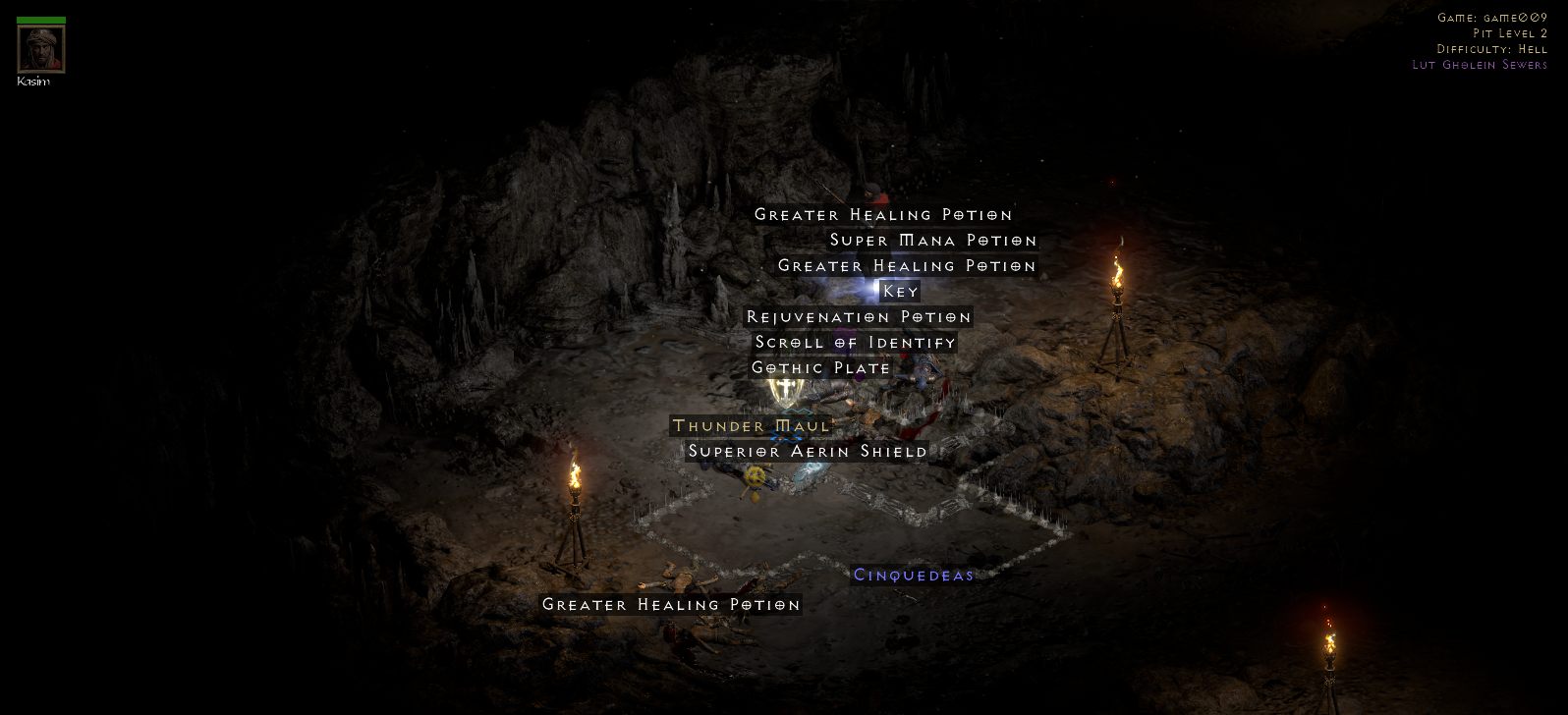Select the blue Cinquedeas item label
Image resolution: width=1568 pixels, height=715 pixels.
pyautogui.click(x=913, y=576)
